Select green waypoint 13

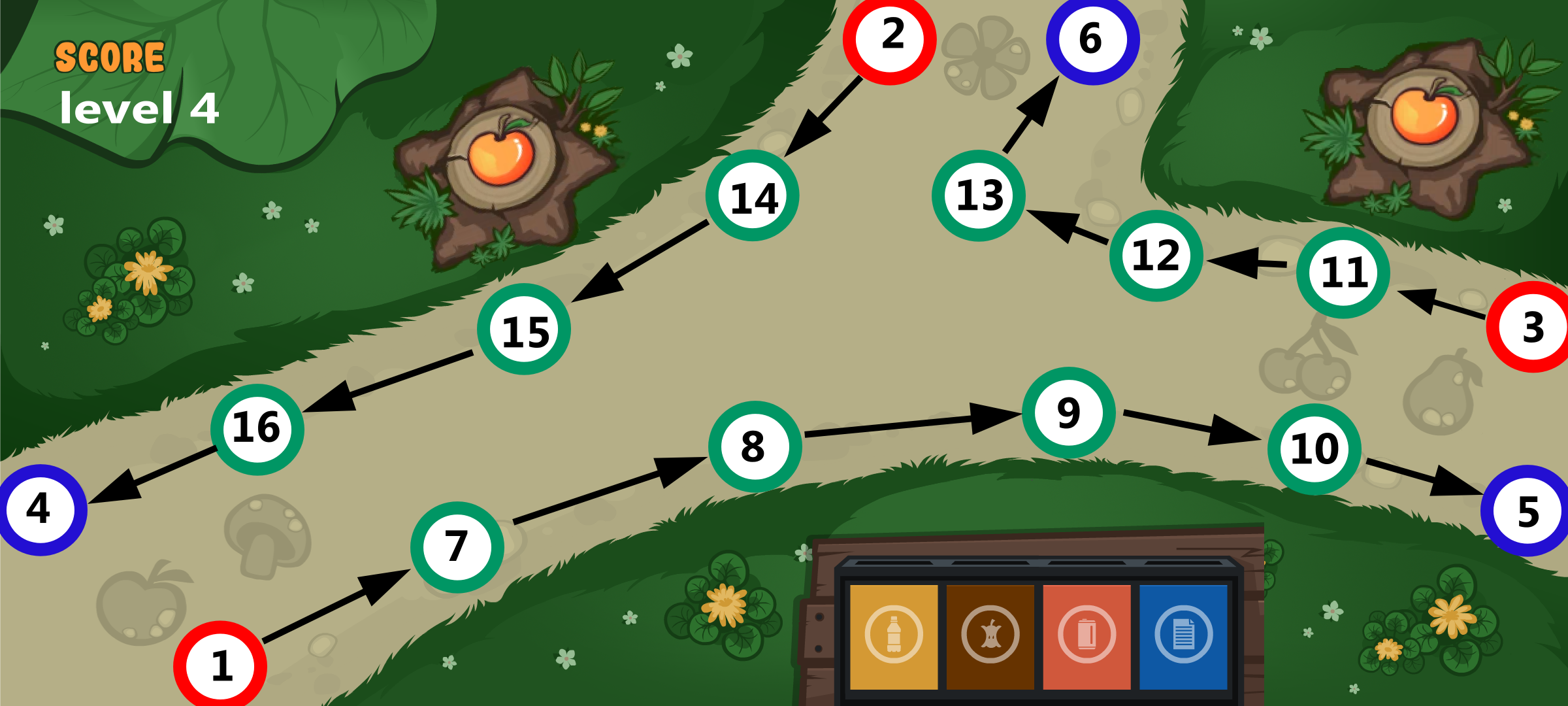(978, 195)
